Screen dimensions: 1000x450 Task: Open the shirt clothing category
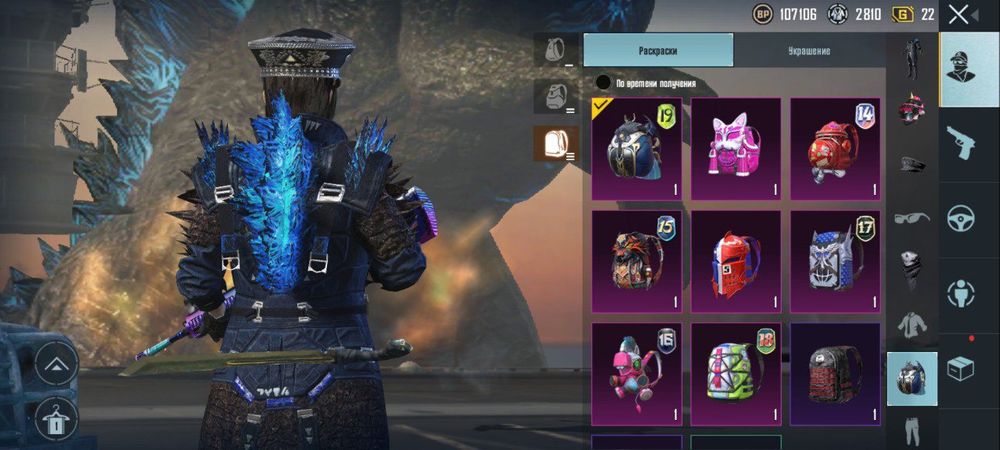pos(911,324)
